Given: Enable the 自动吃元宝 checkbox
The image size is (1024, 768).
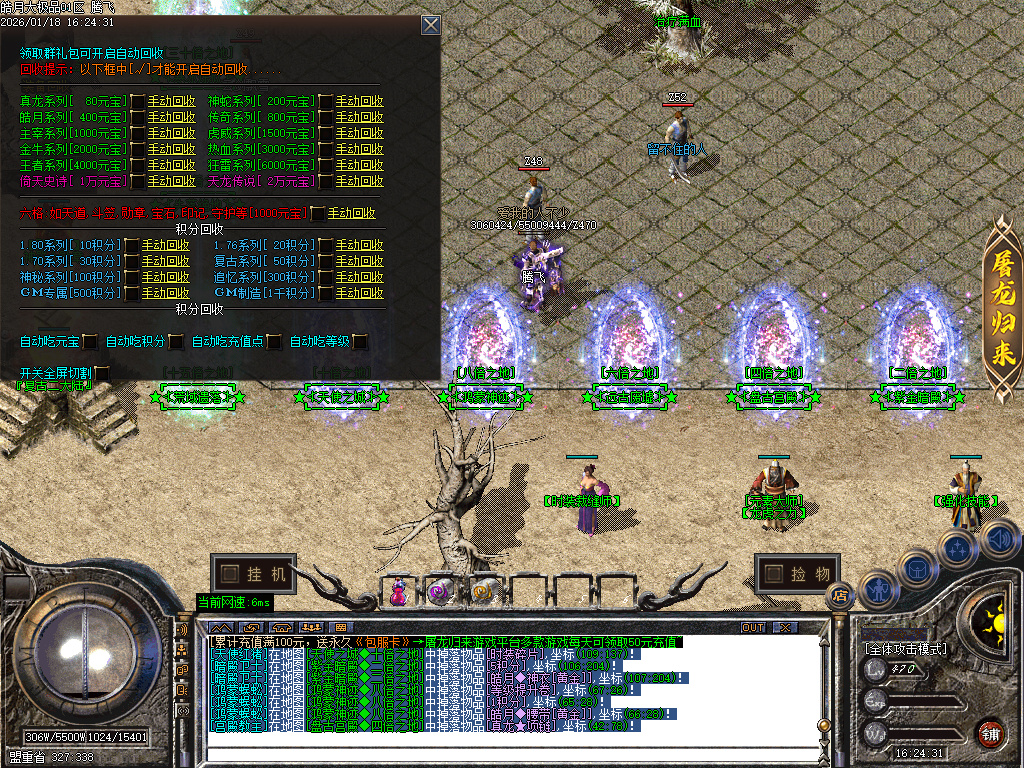Looking at the screenshot, I should pyautogui.click(x=90, y=342).
